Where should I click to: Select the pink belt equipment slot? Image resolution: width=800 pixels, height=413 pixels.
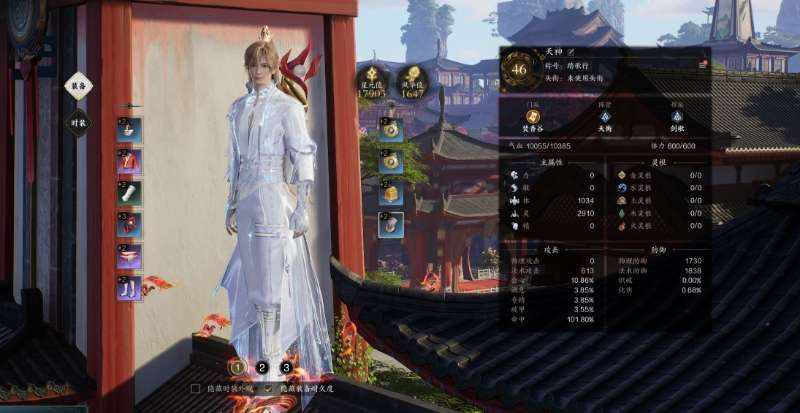tap(130, 257)
